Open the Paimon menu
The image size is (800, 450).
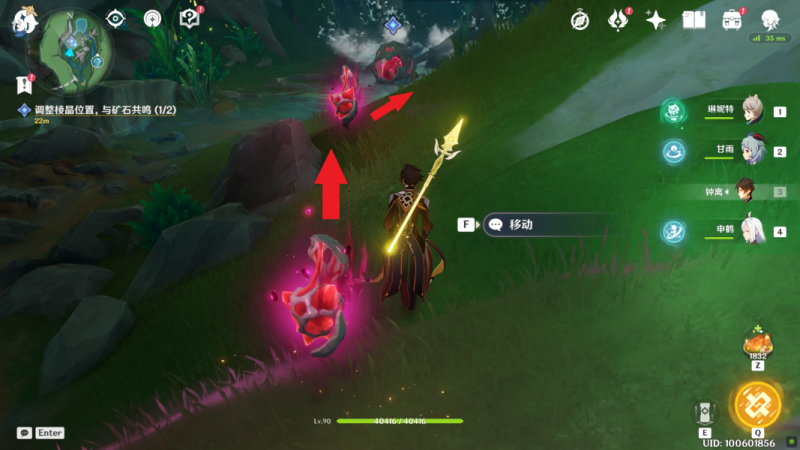(x=24, y=22)
